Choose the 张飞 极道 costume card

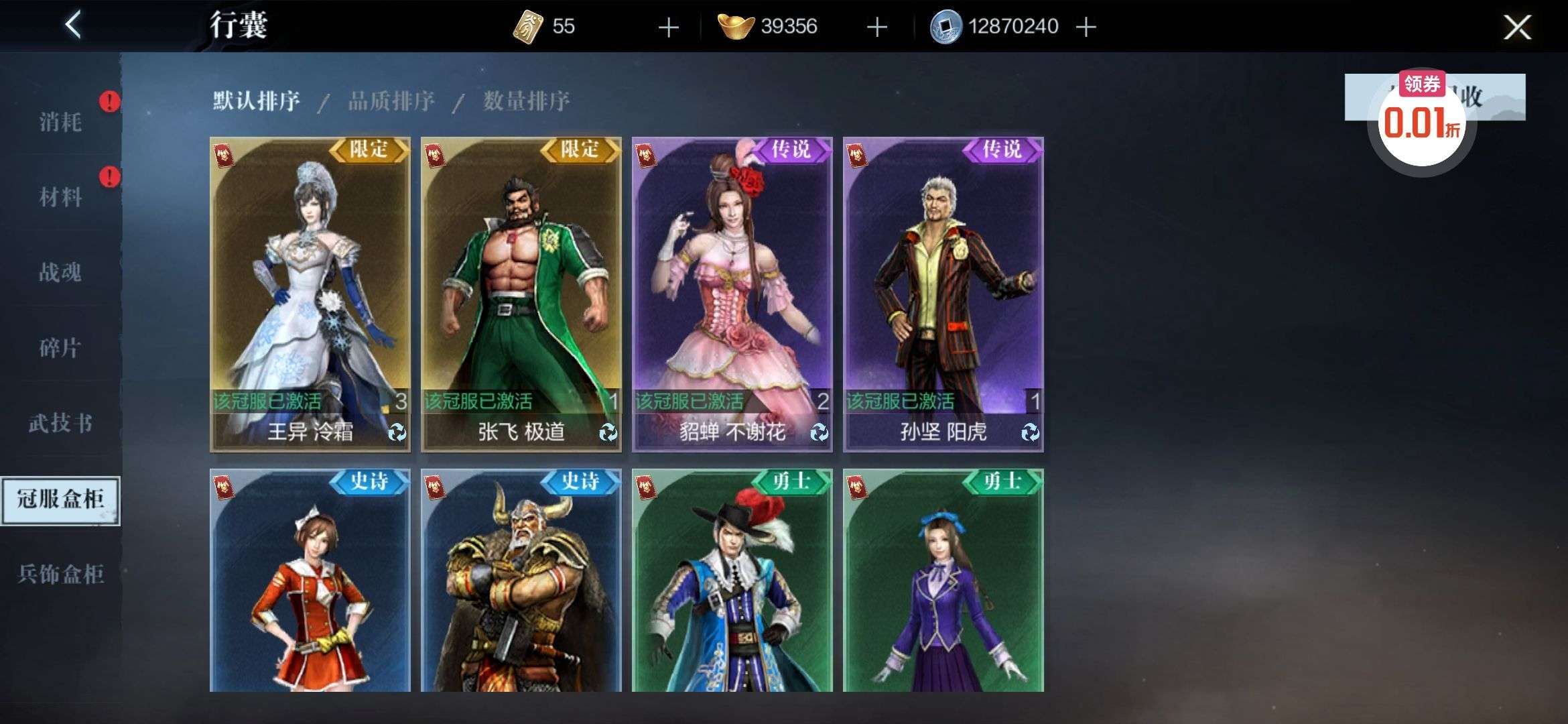click(521, 294)
